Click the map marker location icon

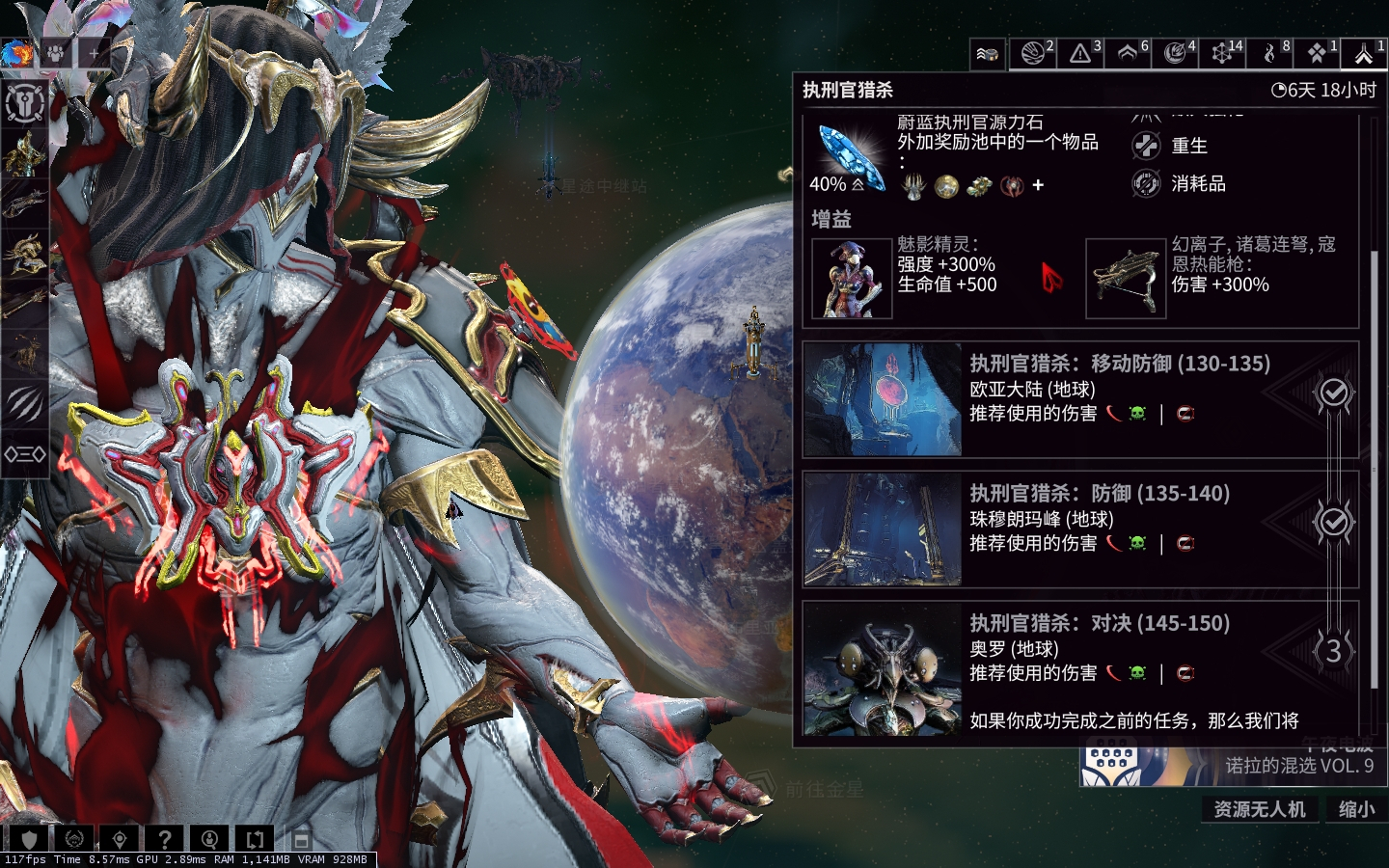coord(120,839)
